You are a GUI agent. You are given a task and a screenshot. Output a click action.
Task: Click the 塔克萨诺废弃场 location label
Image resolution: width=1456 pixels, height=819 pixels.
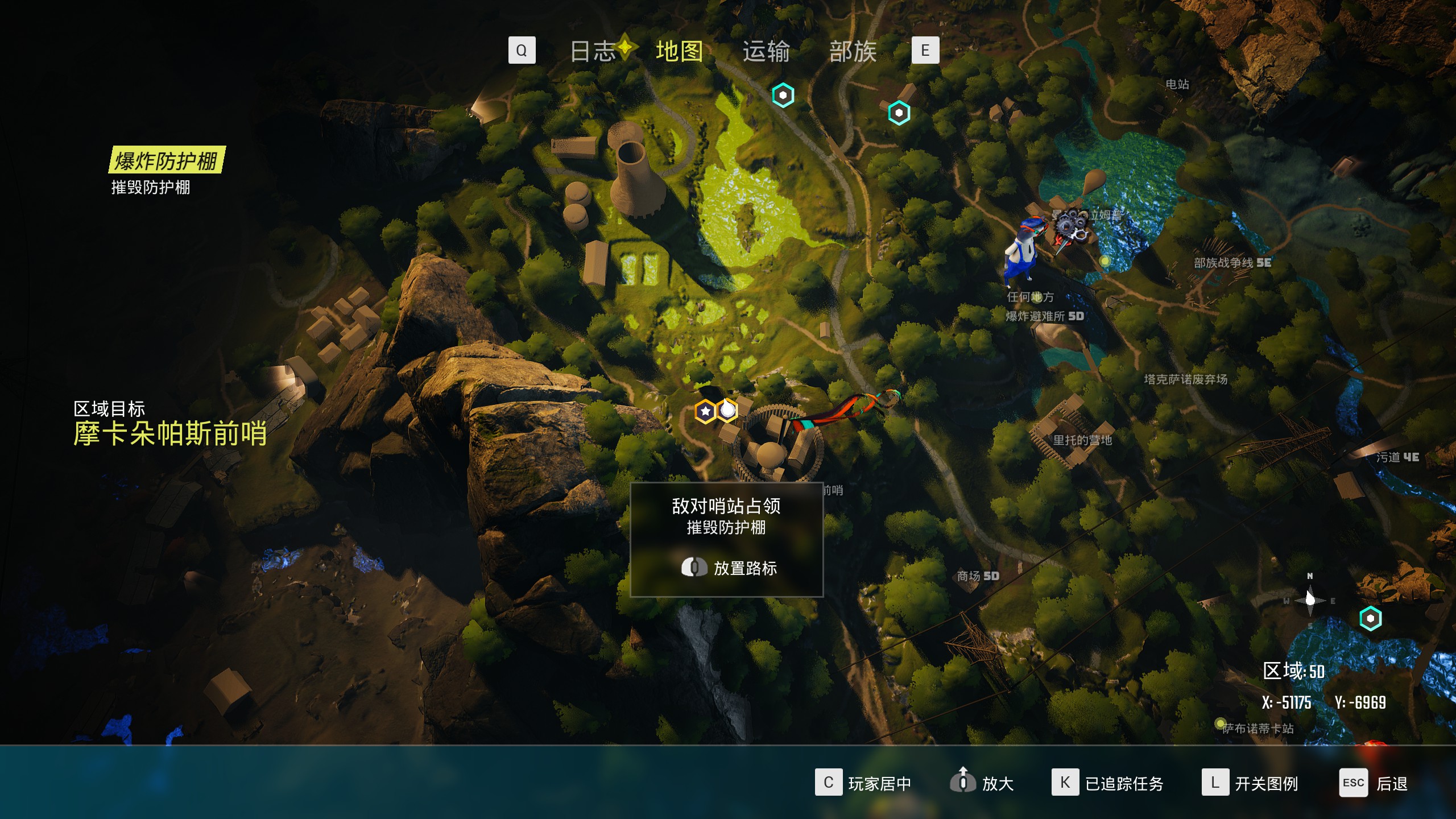[1185, 379]
